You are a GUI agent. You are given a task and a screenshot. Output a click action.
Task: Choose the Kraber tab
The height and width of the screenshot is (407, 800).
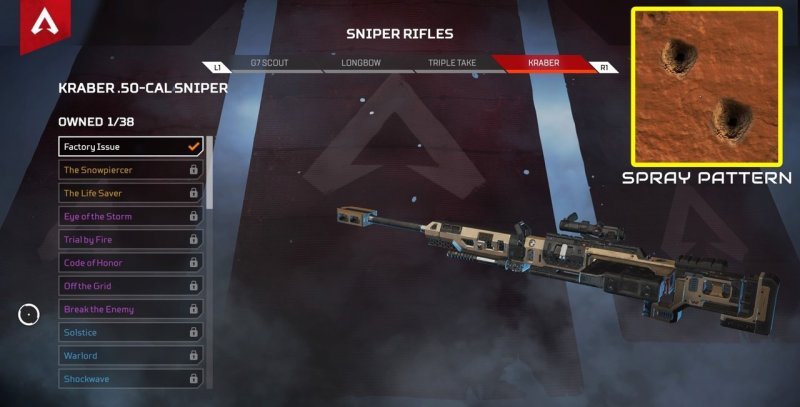tap(544, 62)
